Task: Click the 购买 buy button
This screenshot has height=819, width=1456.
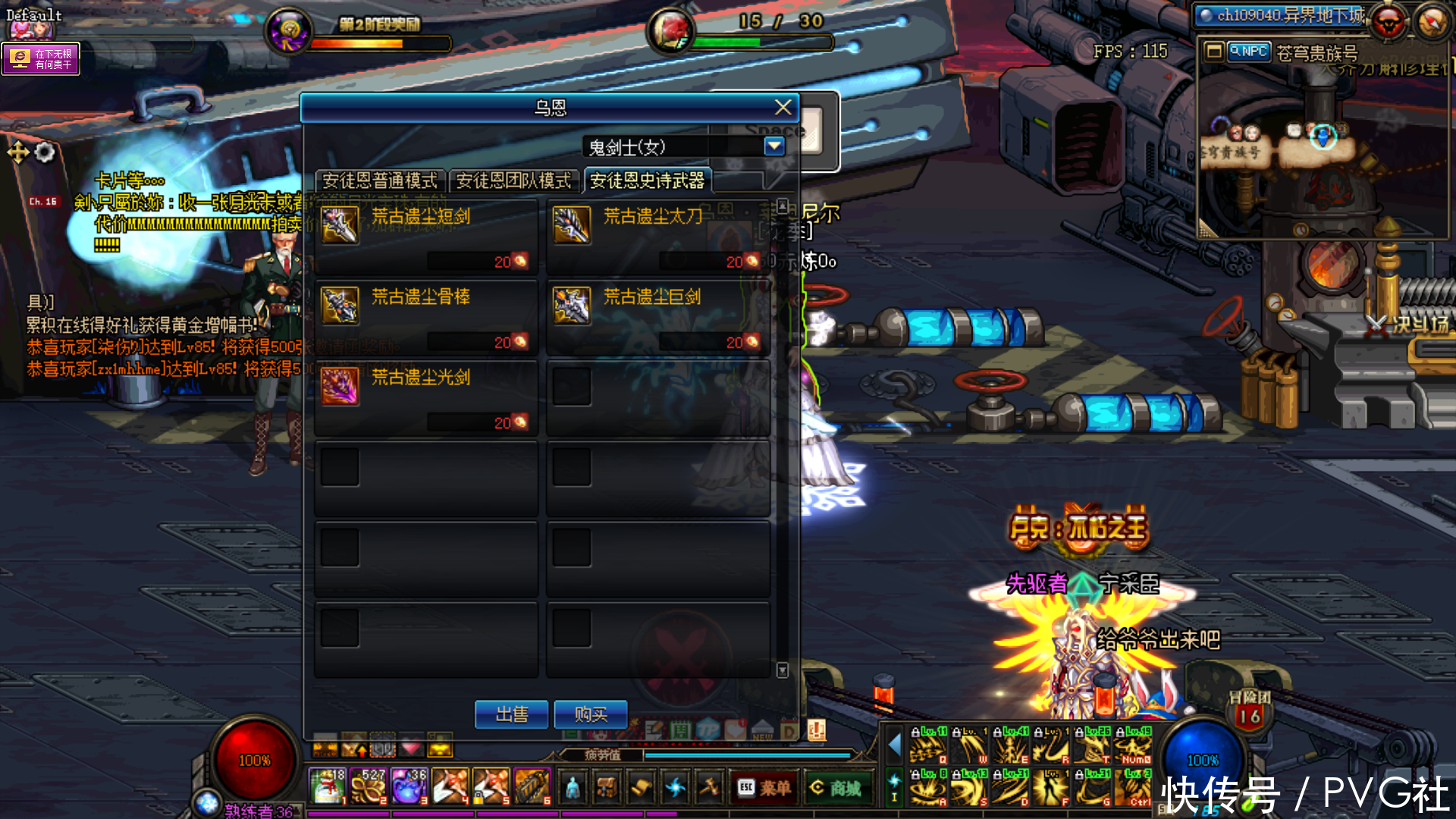Action: [591, 714]
